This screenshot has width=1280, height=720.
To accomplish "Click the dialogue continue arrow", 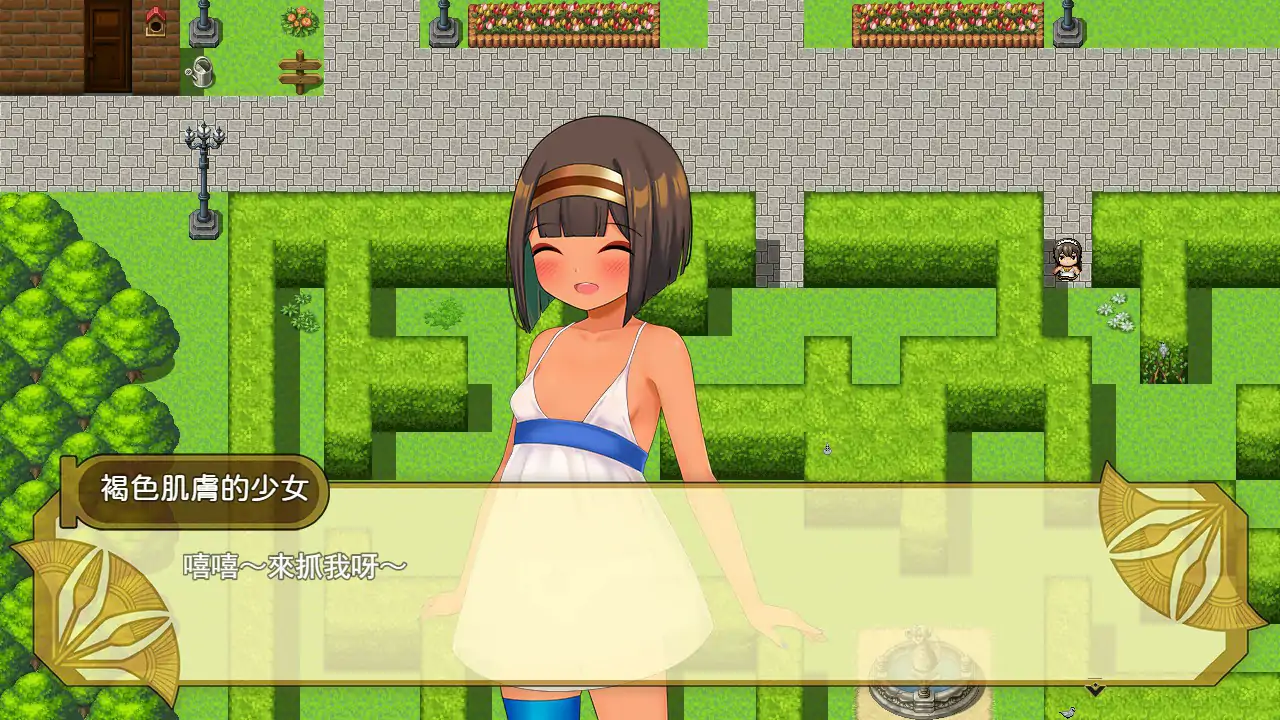I will click(x=1092, y=690).
